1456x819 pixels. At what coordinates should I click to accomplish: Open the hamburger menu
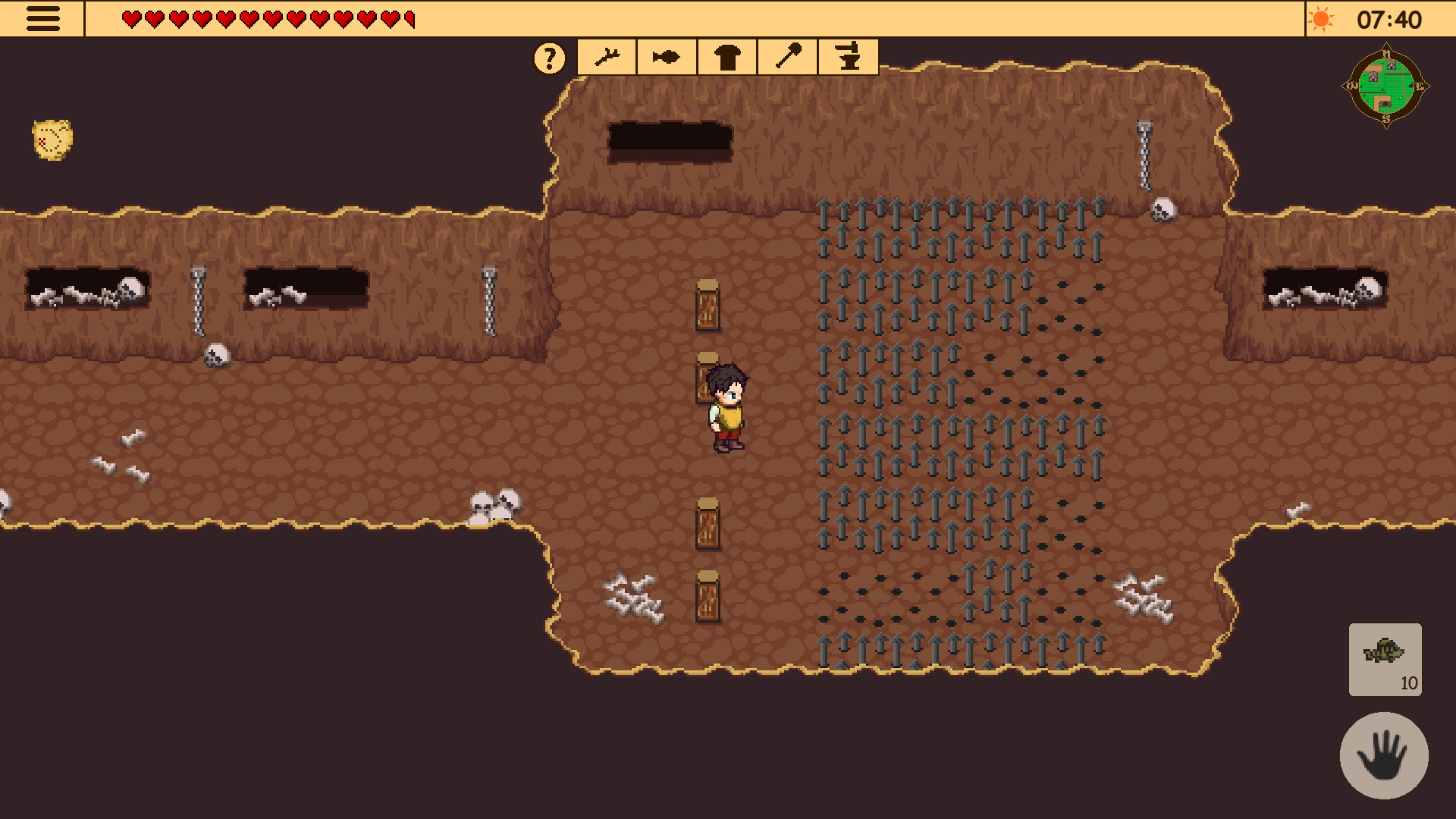43,19
